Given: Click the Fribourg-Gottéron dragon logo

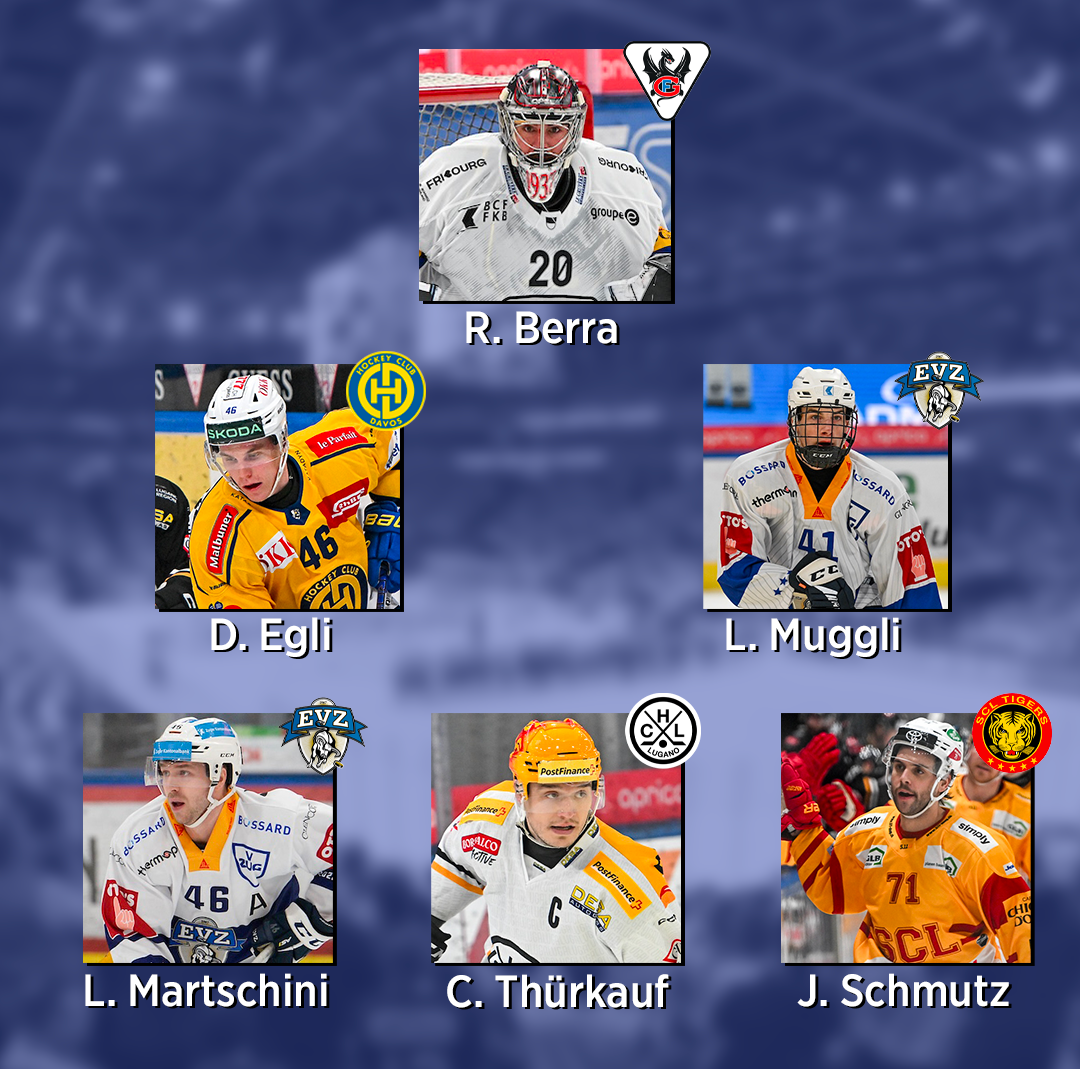Looking at the screenshot, I should [x=667, y=78].
